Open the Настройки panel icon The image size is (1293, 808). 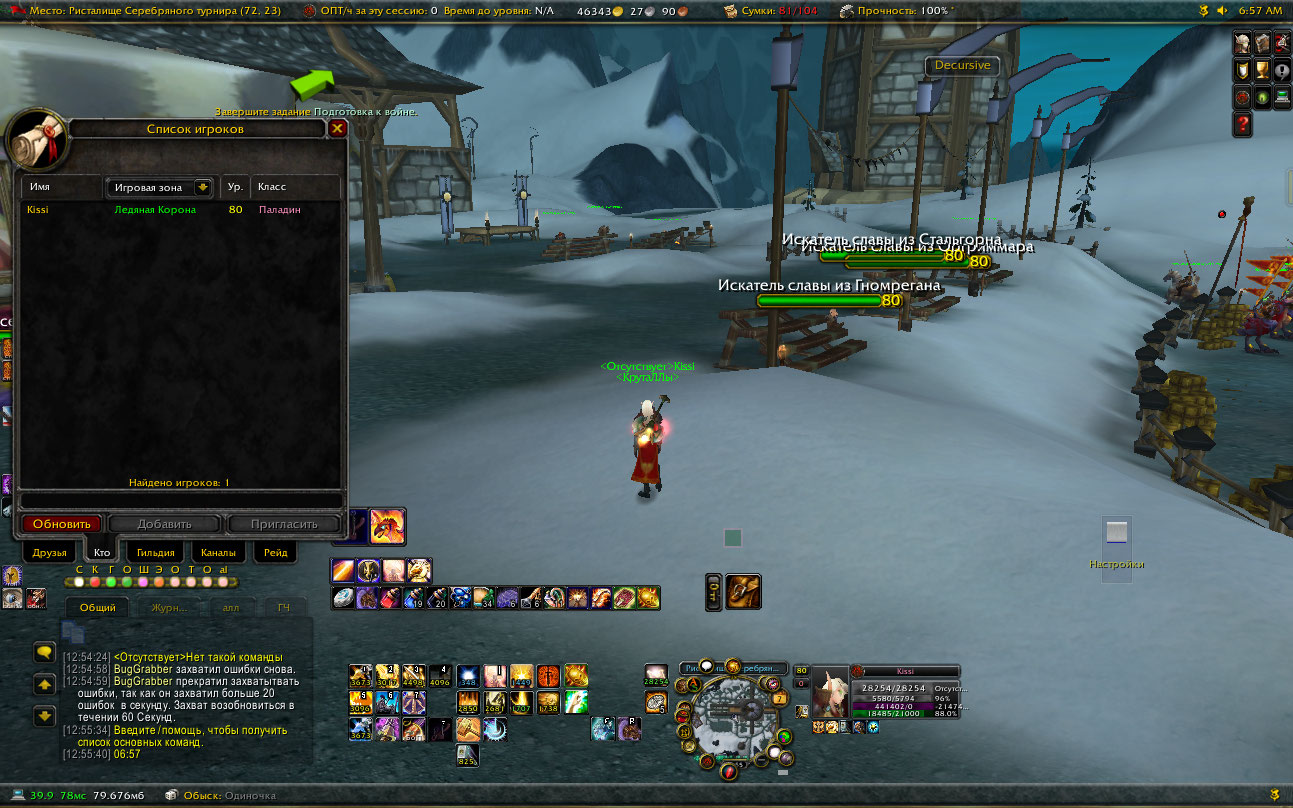tap(1116, 534)
